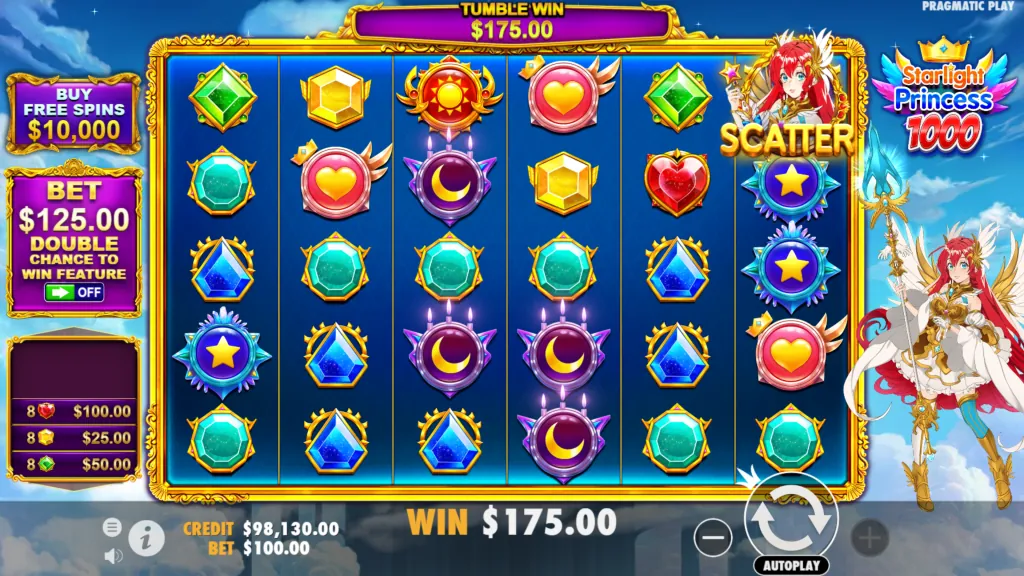This screenshot has width=1024, height=576.
Task: Toggle the Double Chance to Win feature
Action: coord(74,292)
